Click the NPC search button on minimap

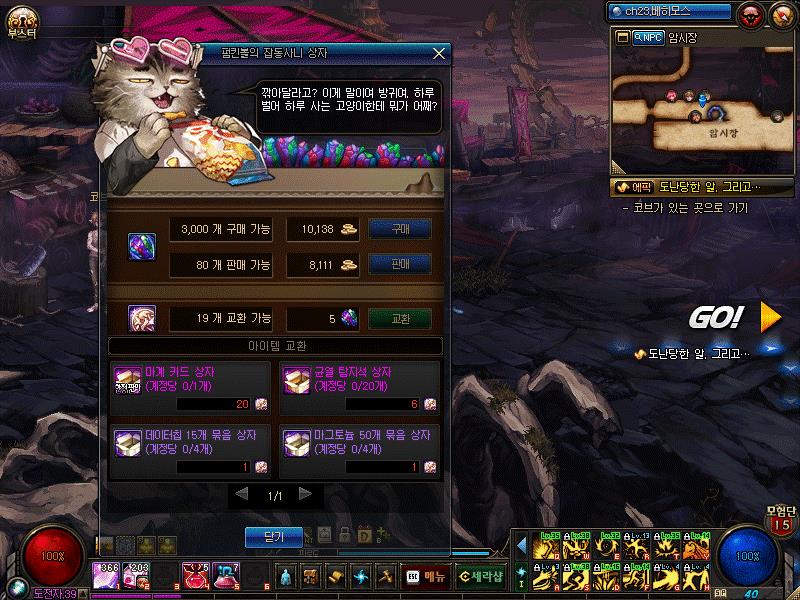point(650,37)
